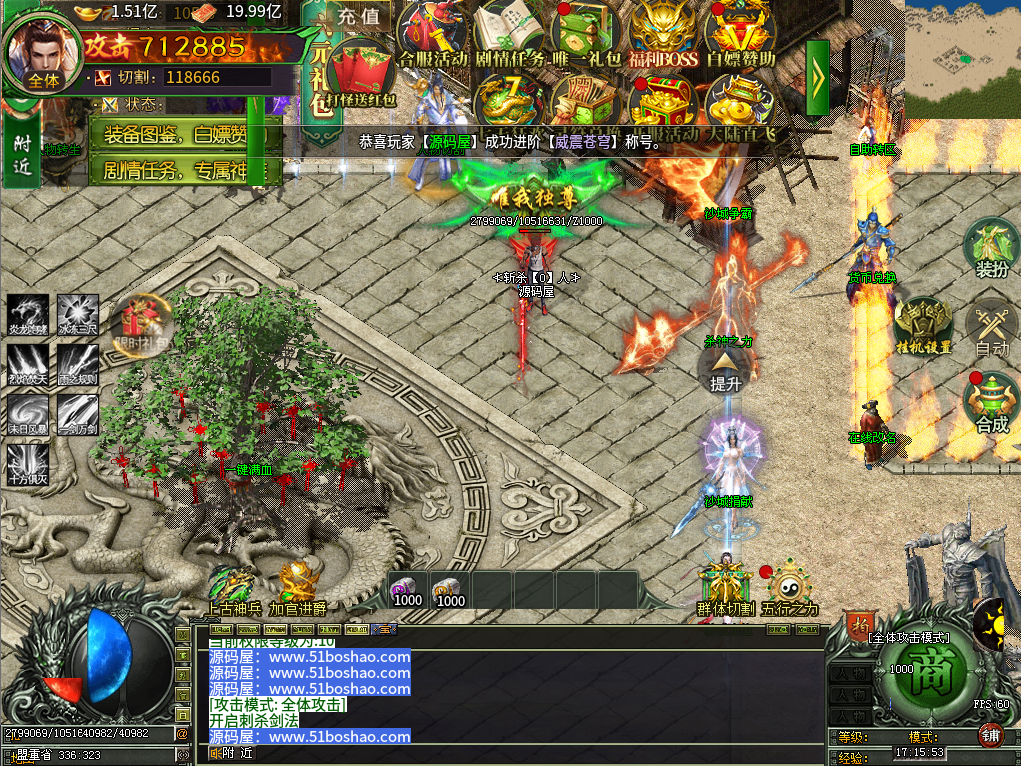
Task: Activate the 炎龙咆哮 dragon skill
Action: pos(28,314)
